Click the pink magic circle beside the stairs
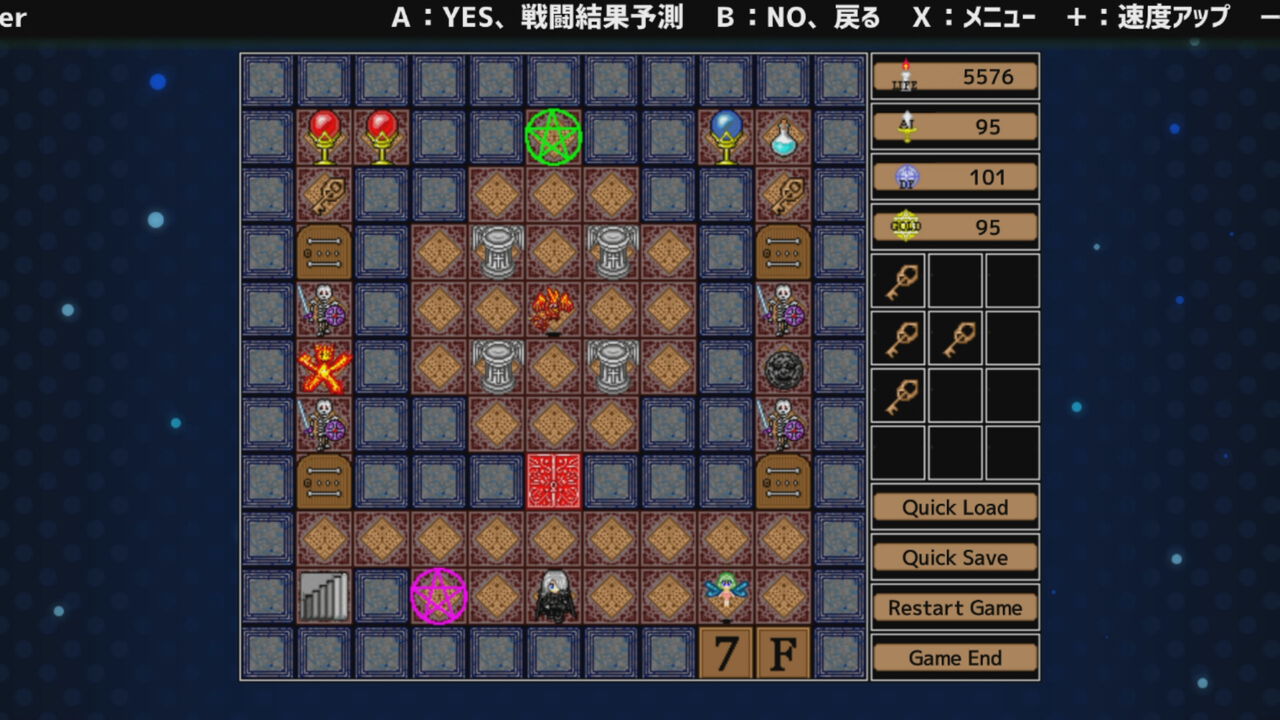1280x720 pixels. click(439, 594)
